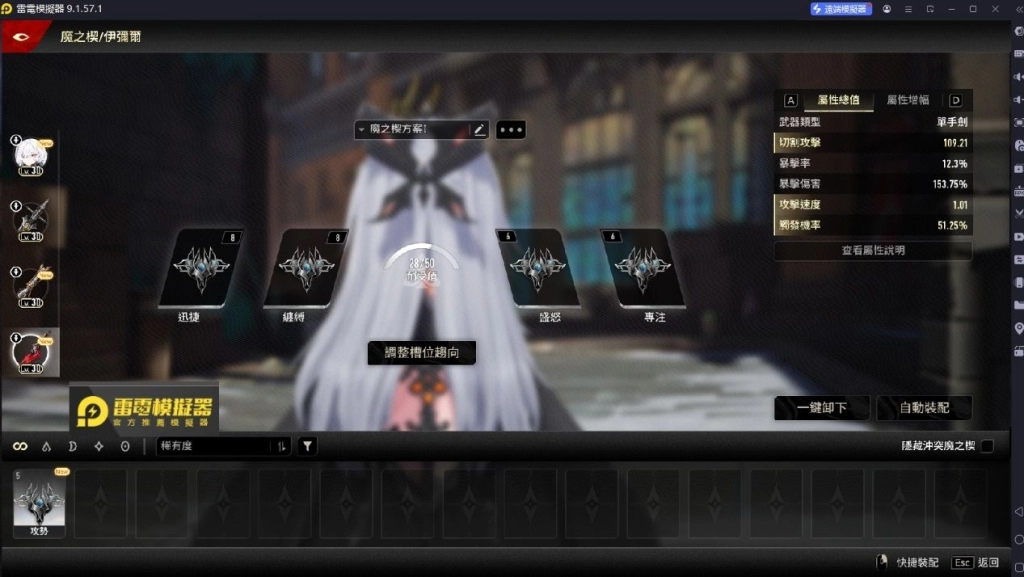Rename the loadout with the pencil icon

pos(479,129)
